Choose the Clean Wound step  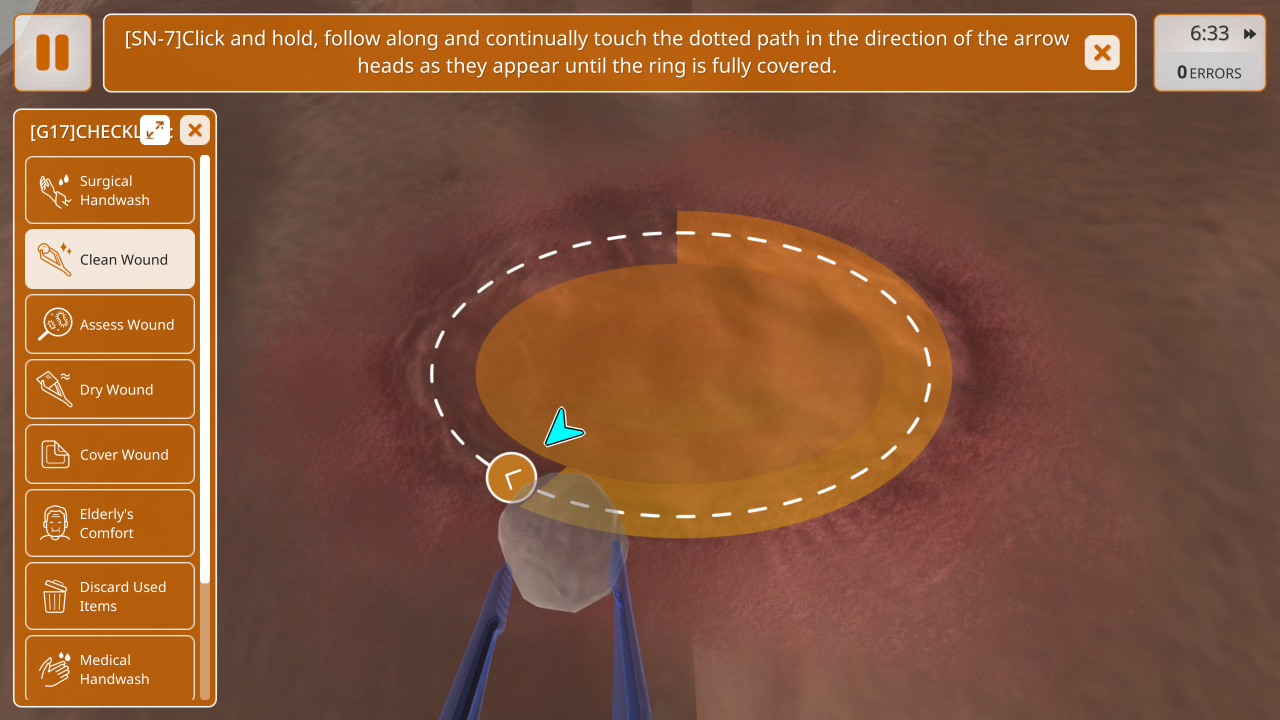pos(110,259)
